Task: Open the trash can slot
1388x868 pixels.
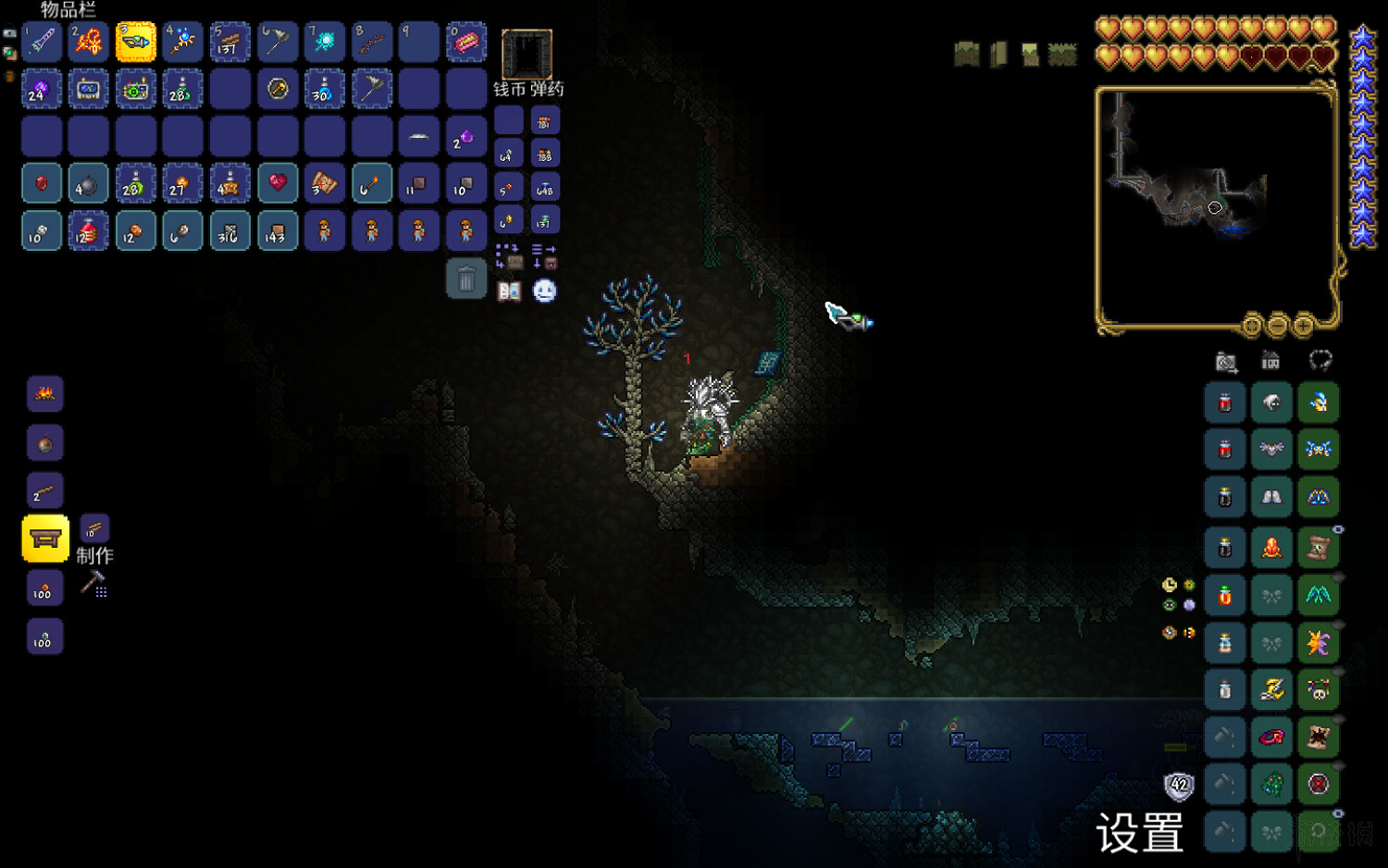Action: (x=466, y=279)
